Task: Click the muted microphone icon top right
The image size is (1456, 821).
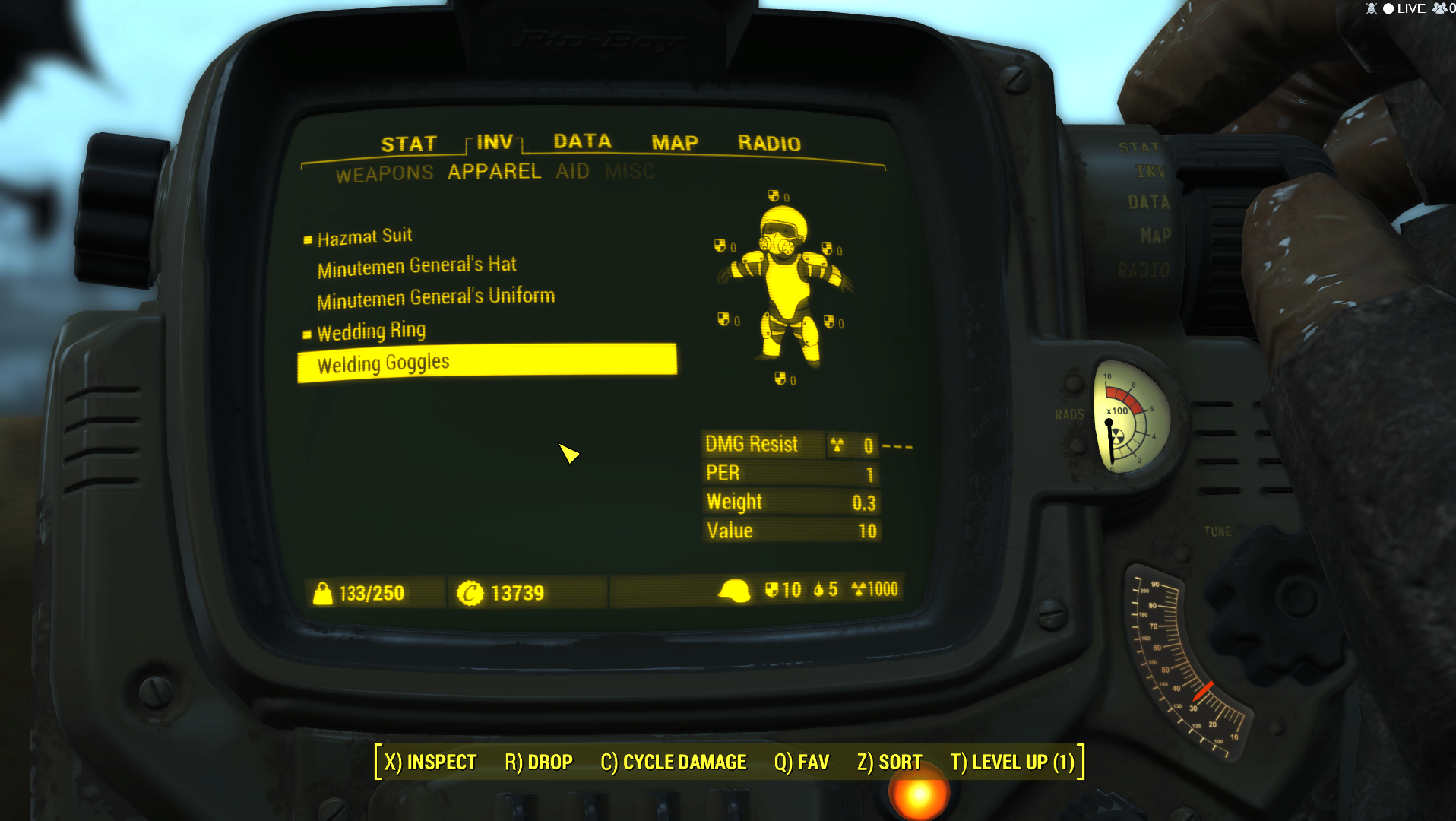Action: [x=1370, y=8]
